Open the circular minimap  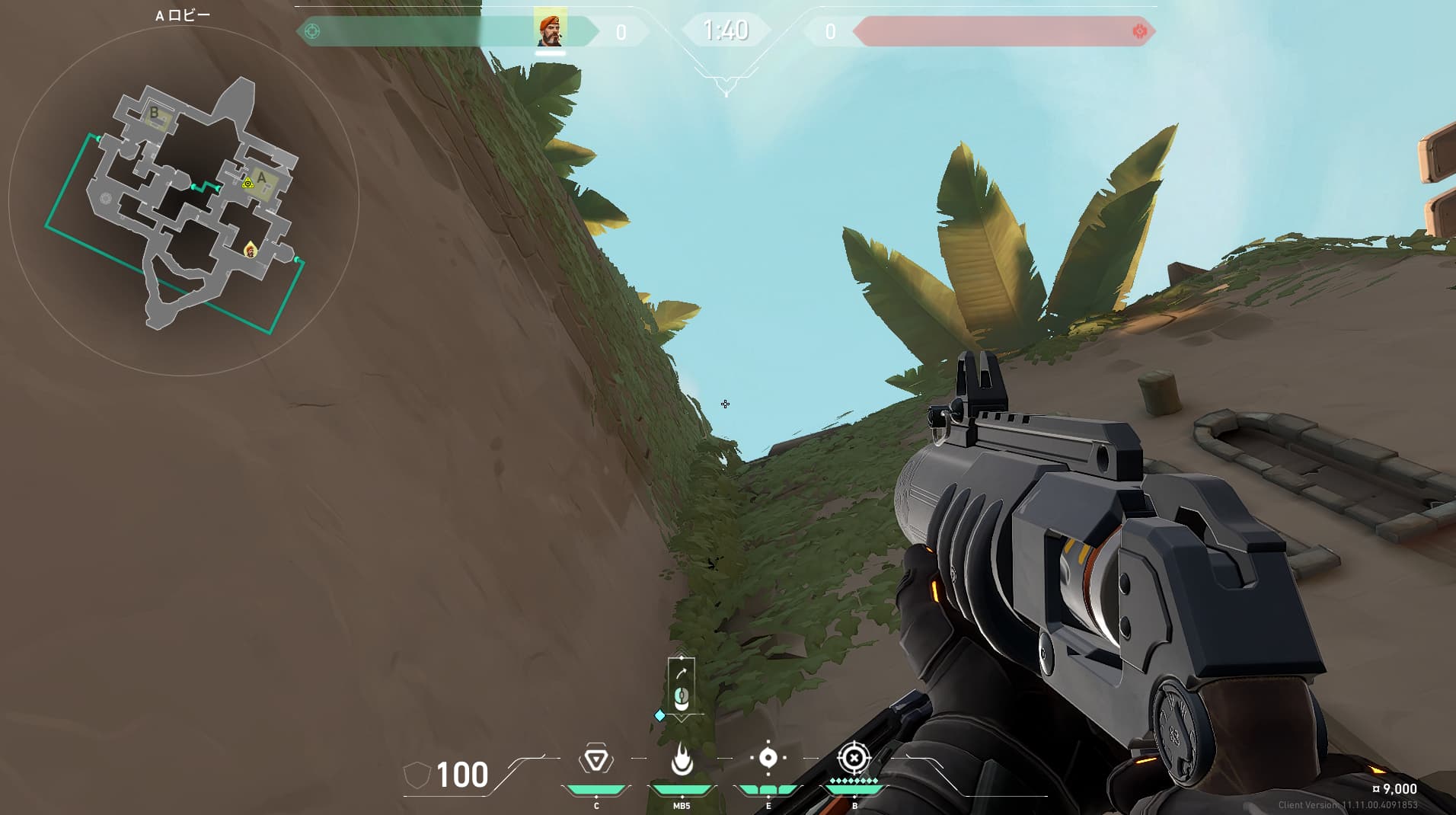click(x=184, y=201)
